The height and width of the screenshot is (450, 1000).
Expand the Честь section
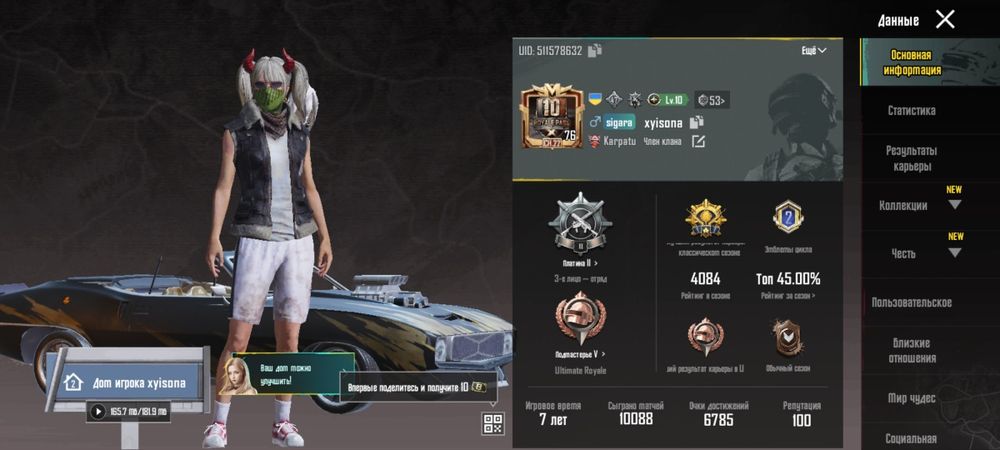click(x=911, y=254)
